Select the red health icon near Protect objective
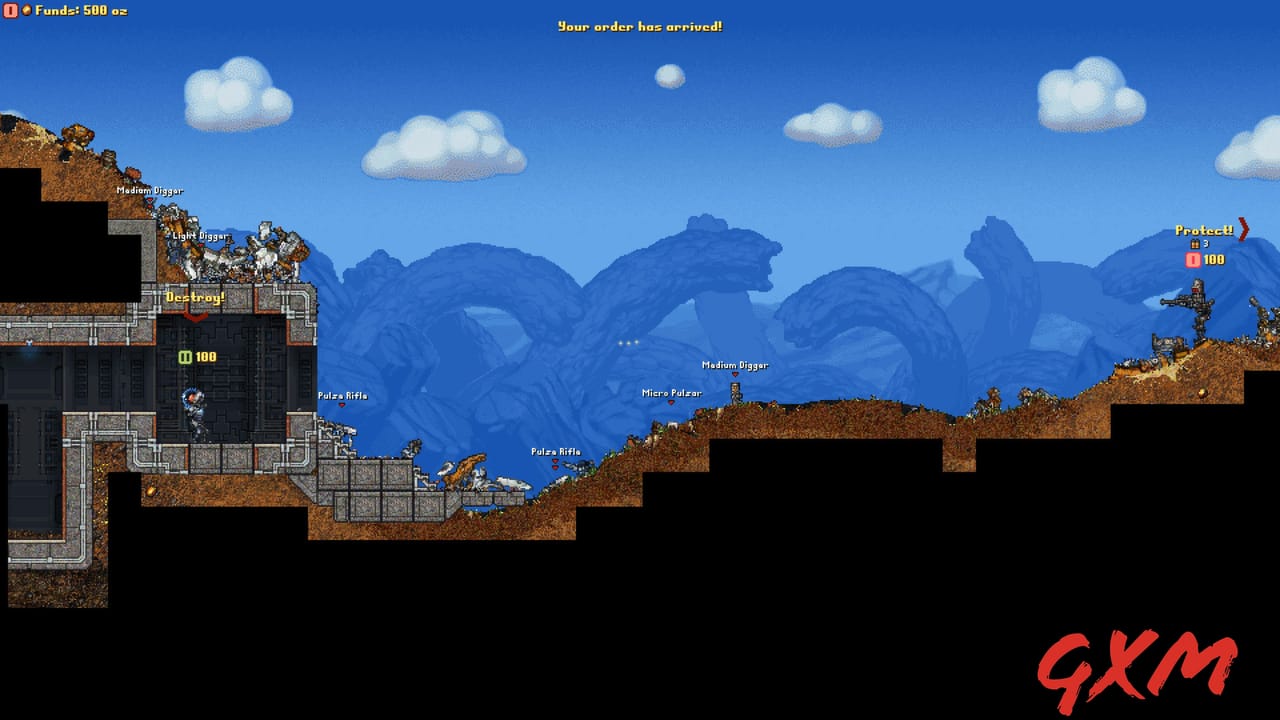 click(1192, 259)
